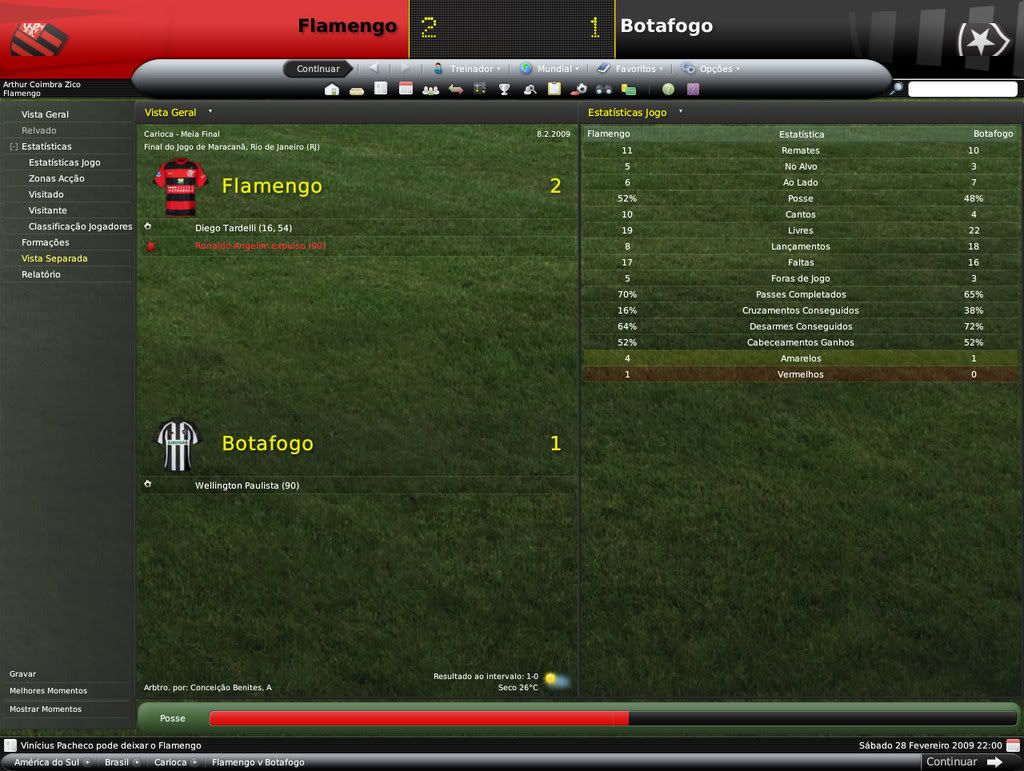Image resolution: width=1024 pixels, height=771 pixels.
Task: Click the green question mark help icon
Action: 668,89
